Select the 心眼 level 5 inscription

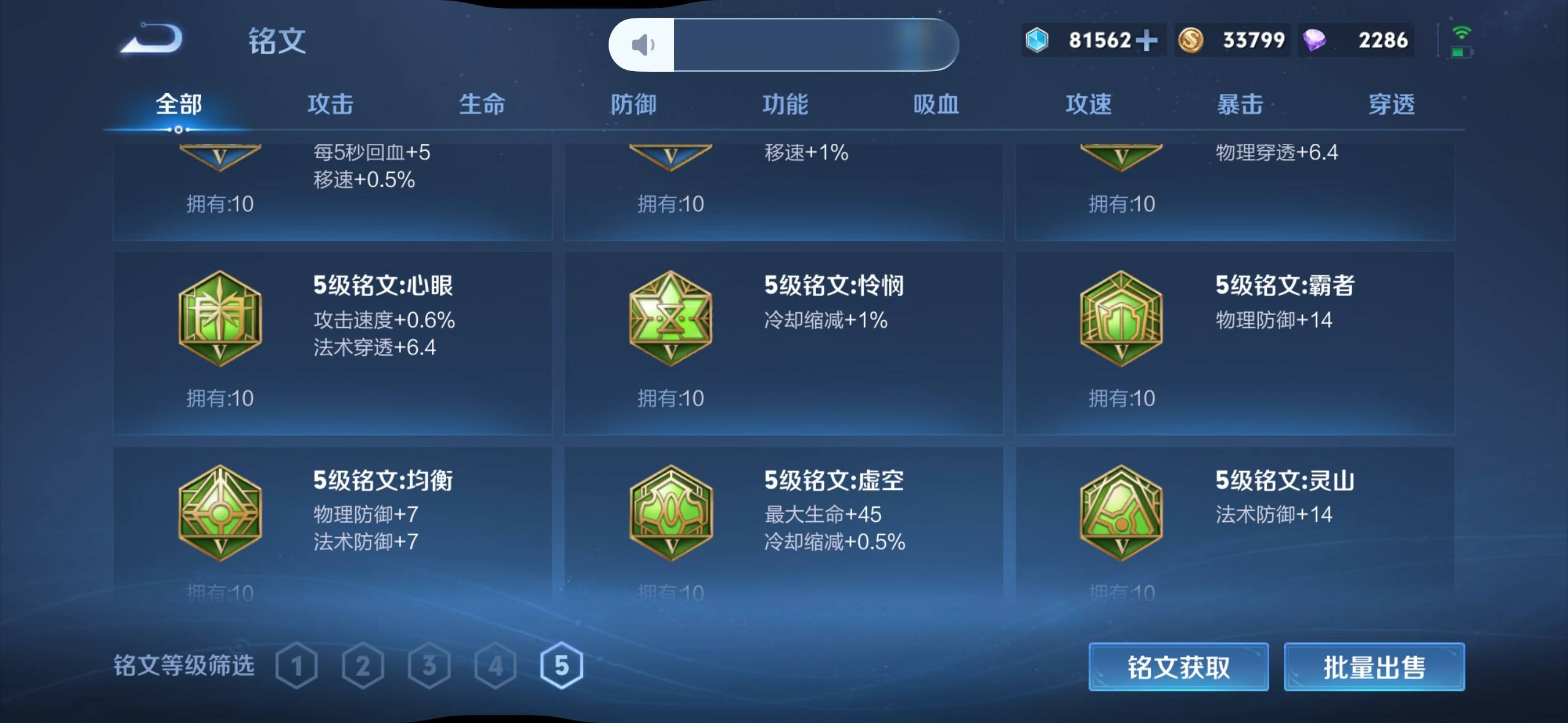pos(332,342)
